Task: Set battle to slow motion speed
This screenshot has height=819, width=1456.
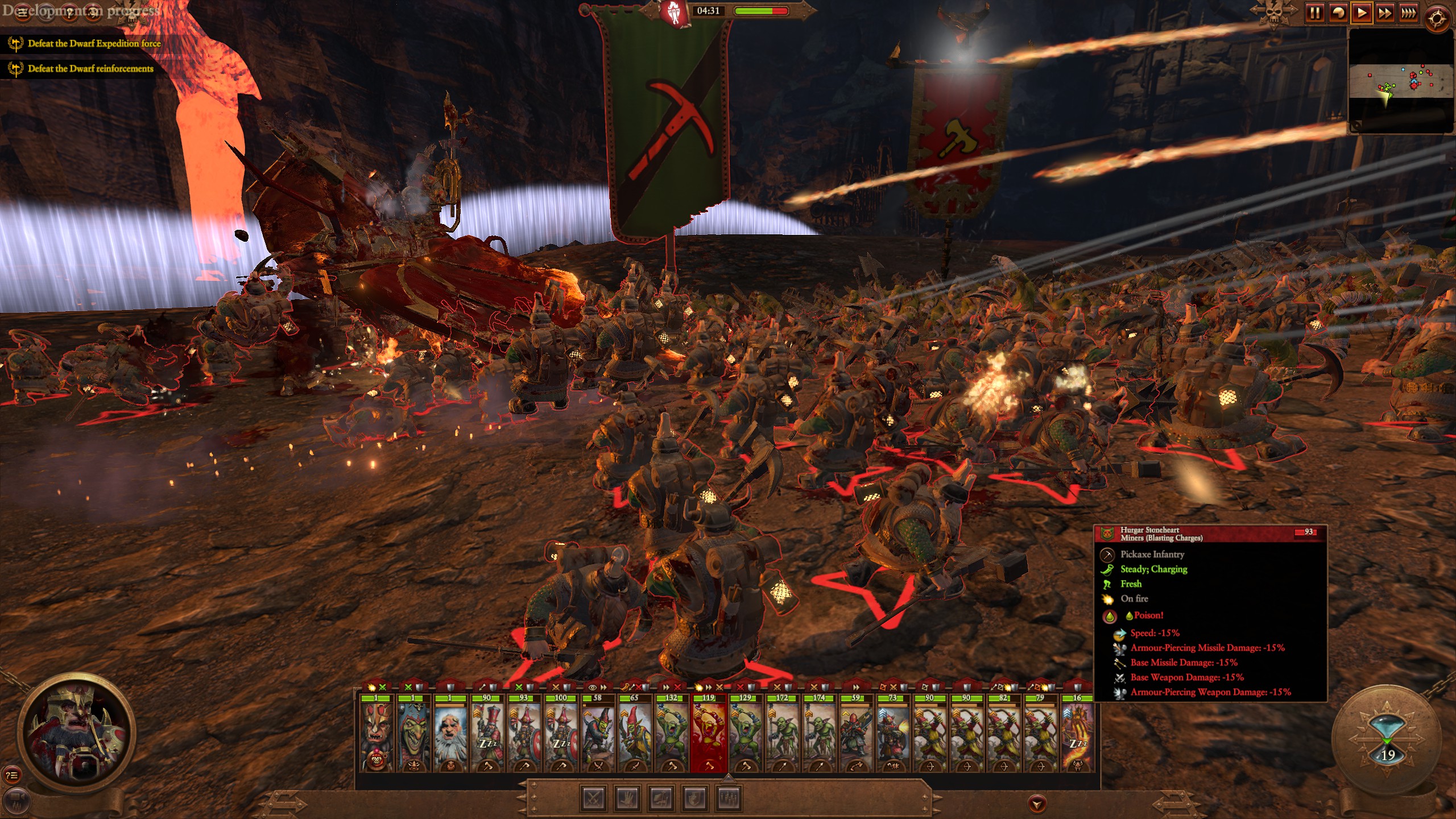Action: pos(1338,13)
